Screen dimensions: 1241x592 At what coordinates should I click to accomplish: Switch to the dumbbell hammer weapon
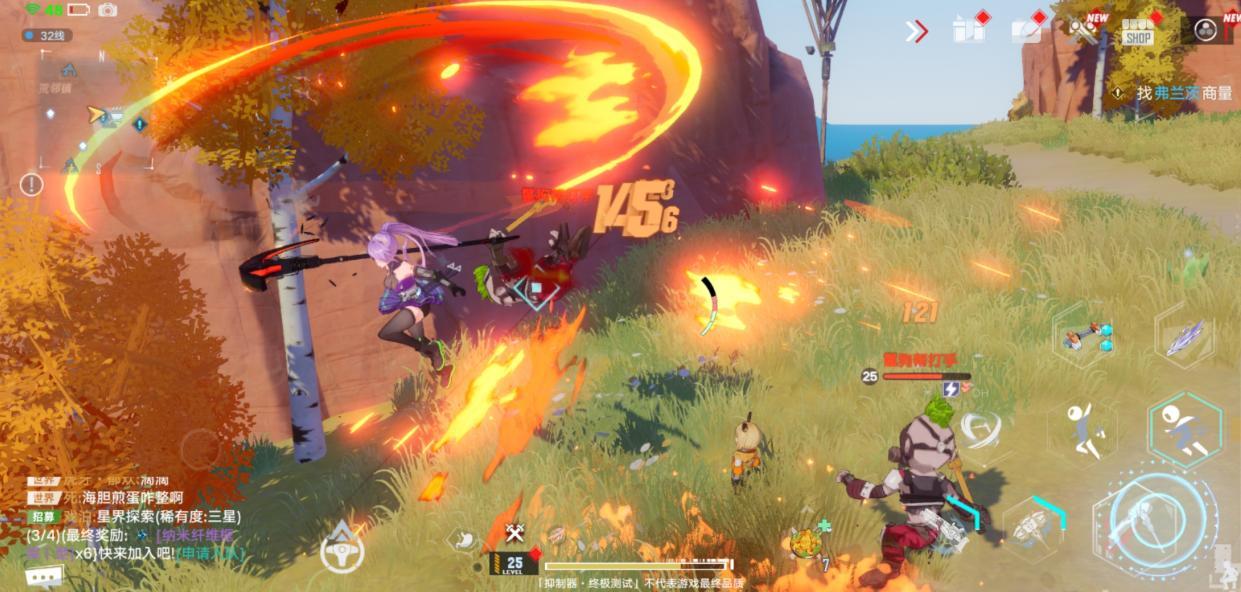point(1087,338)
